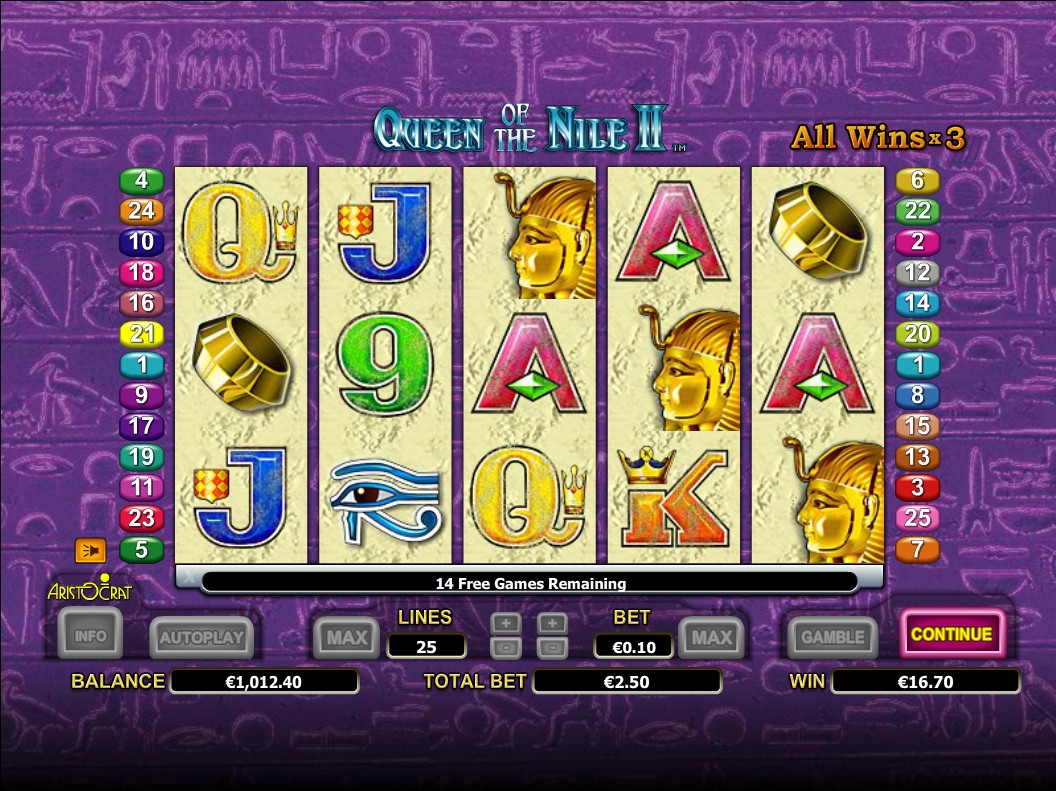1056x791 pixels.
Task: Highlight payline number 22
Action: 917,211
